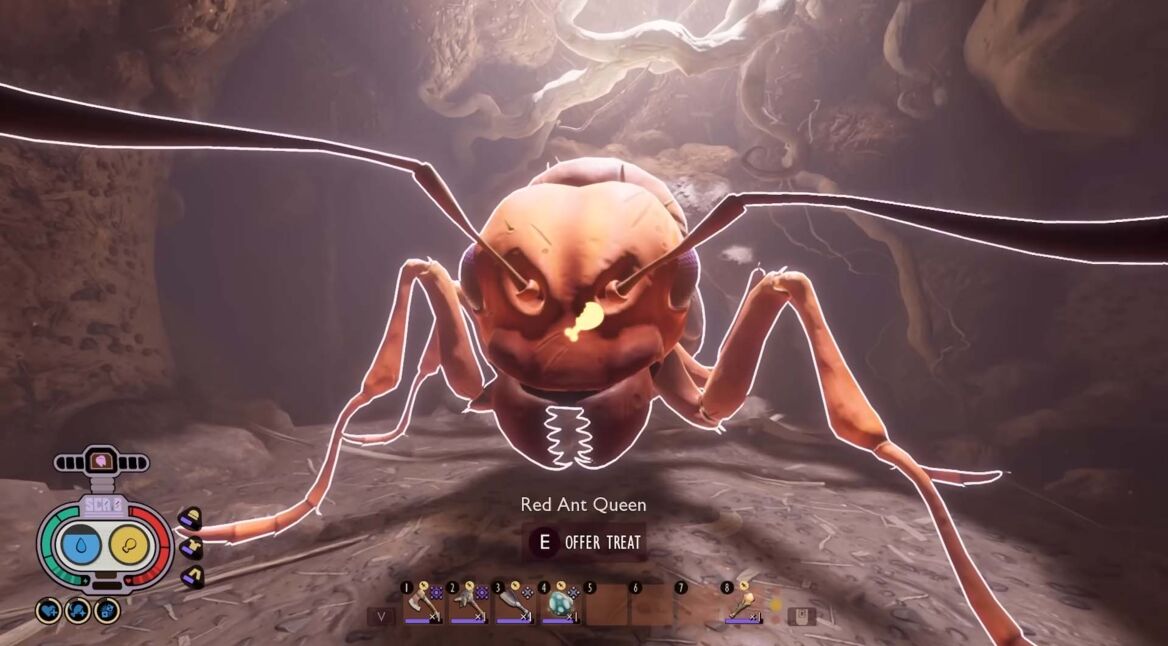Screen dimensions: 1168x646
Task: Click the middle sparkle status effect icon
Action: click(x=78, y=610)
